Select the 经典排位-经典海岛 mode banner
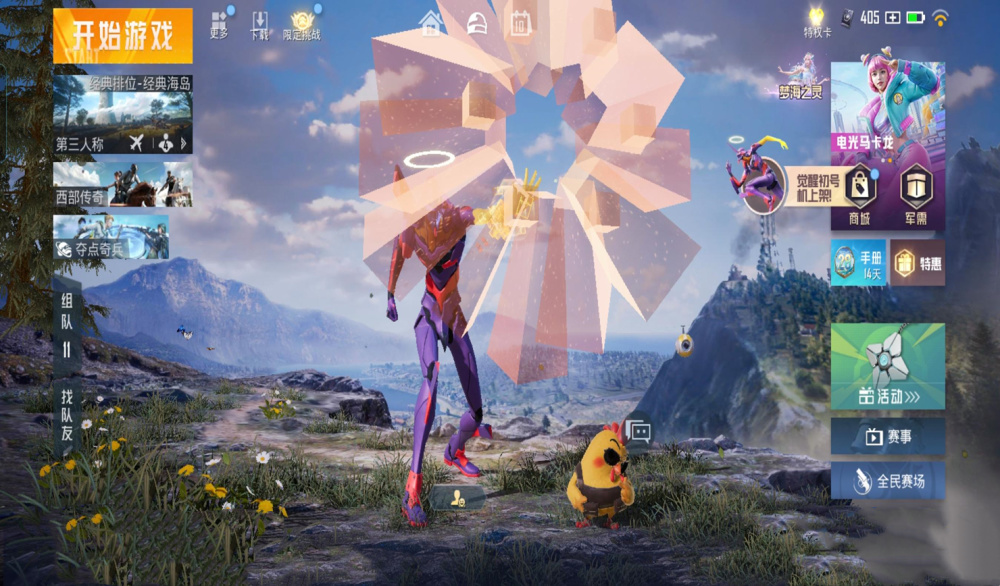 point(122,101)
